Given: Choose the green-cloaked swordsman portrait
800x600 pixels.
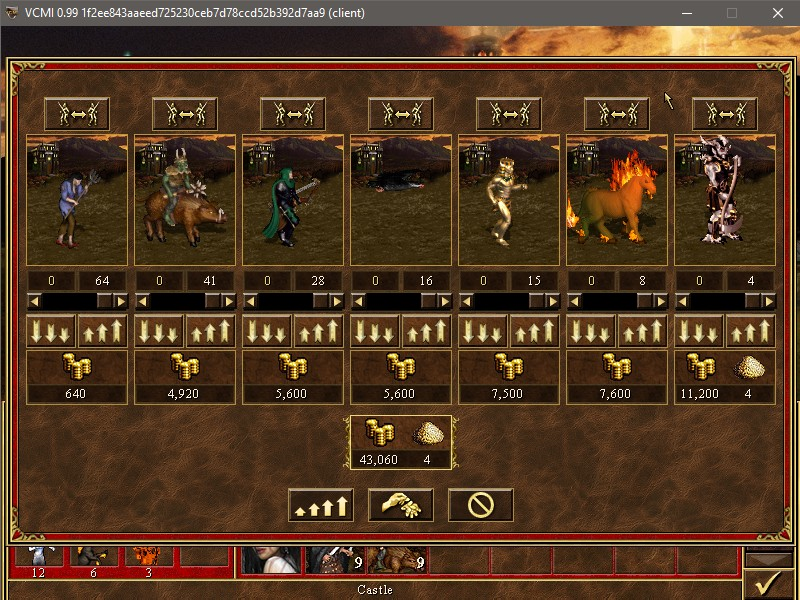Looking at the screenshot, I should [293, 200].
